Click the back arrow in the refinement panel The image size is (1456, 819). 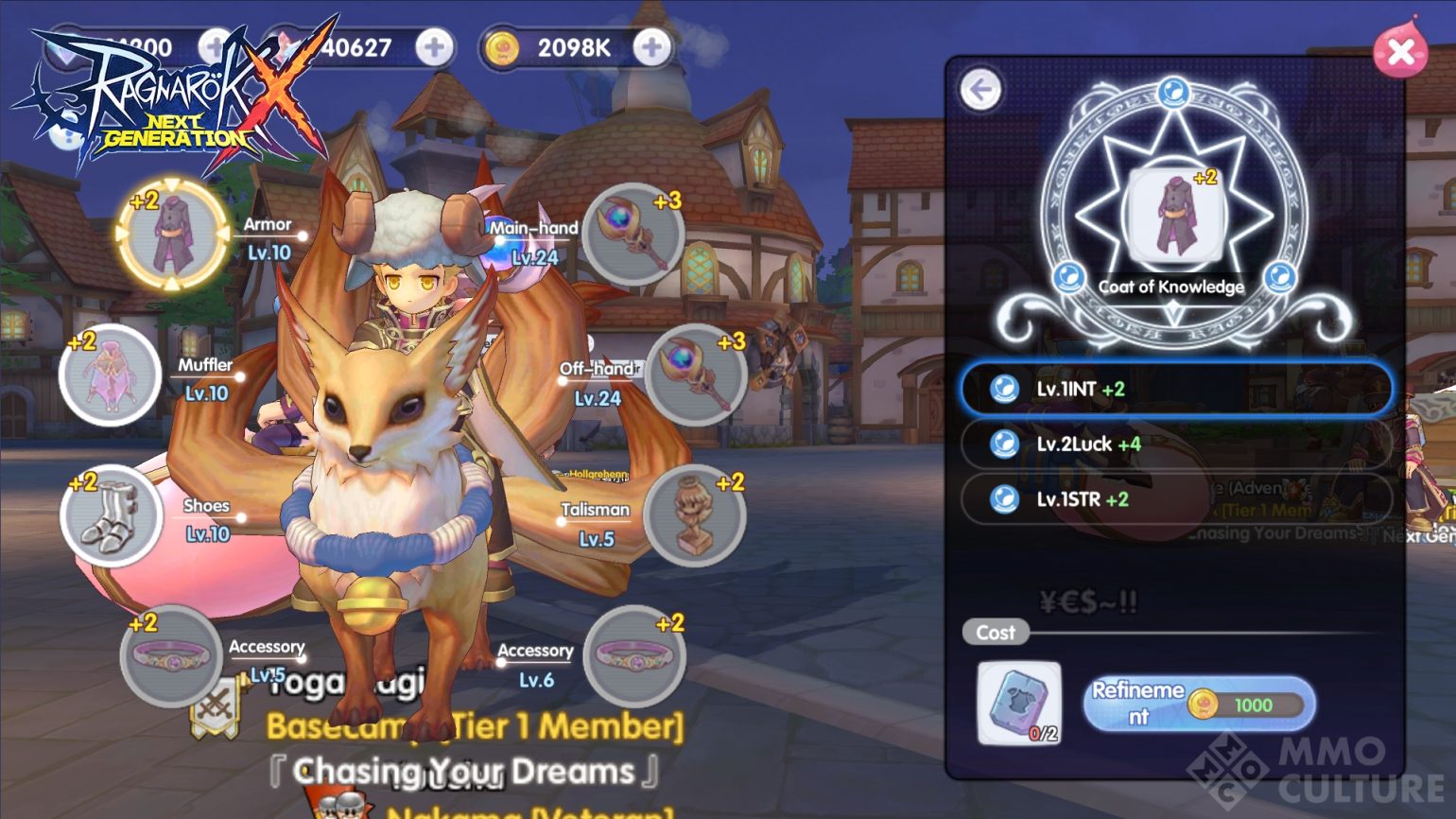[x=981, y=87]
